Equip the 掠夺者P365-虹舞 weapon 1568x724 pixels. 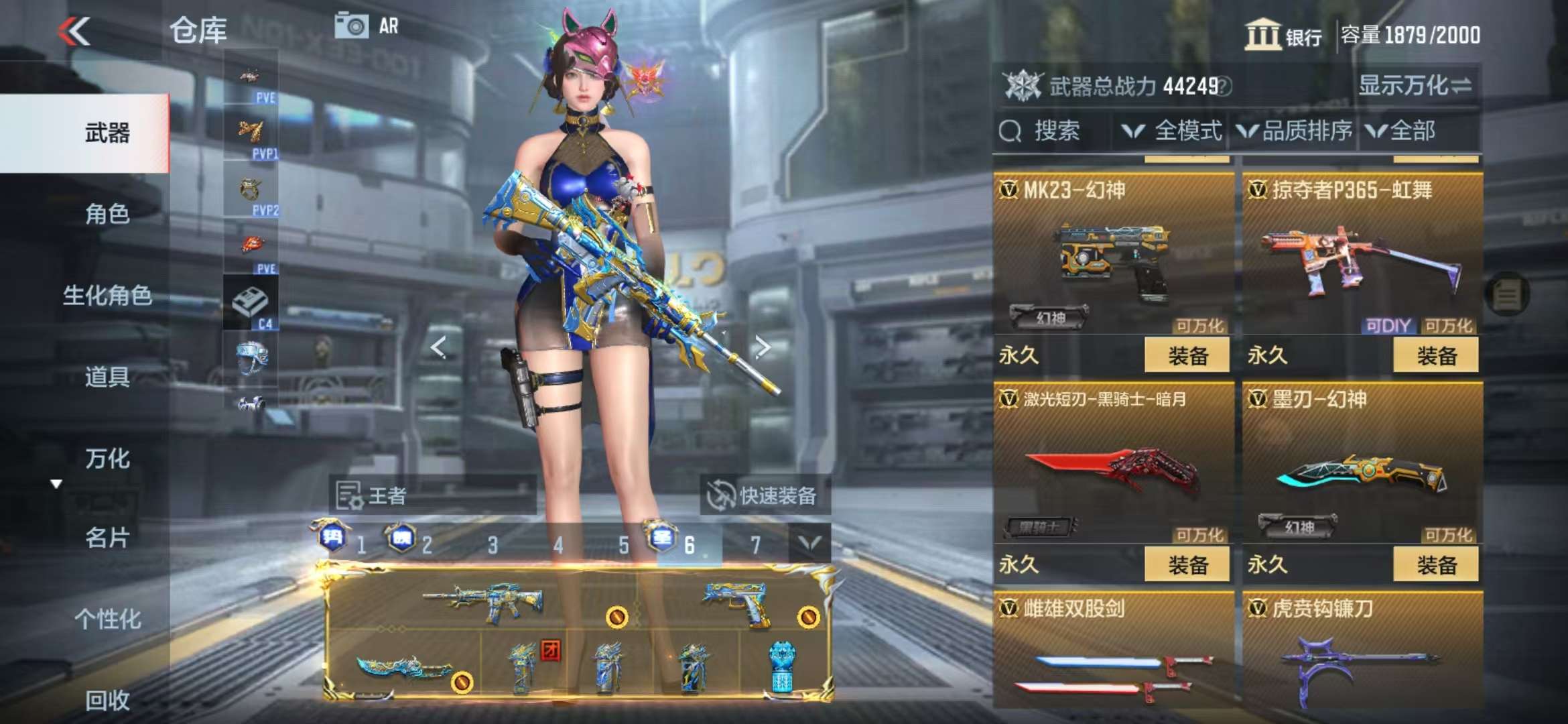pos(1435,355)
